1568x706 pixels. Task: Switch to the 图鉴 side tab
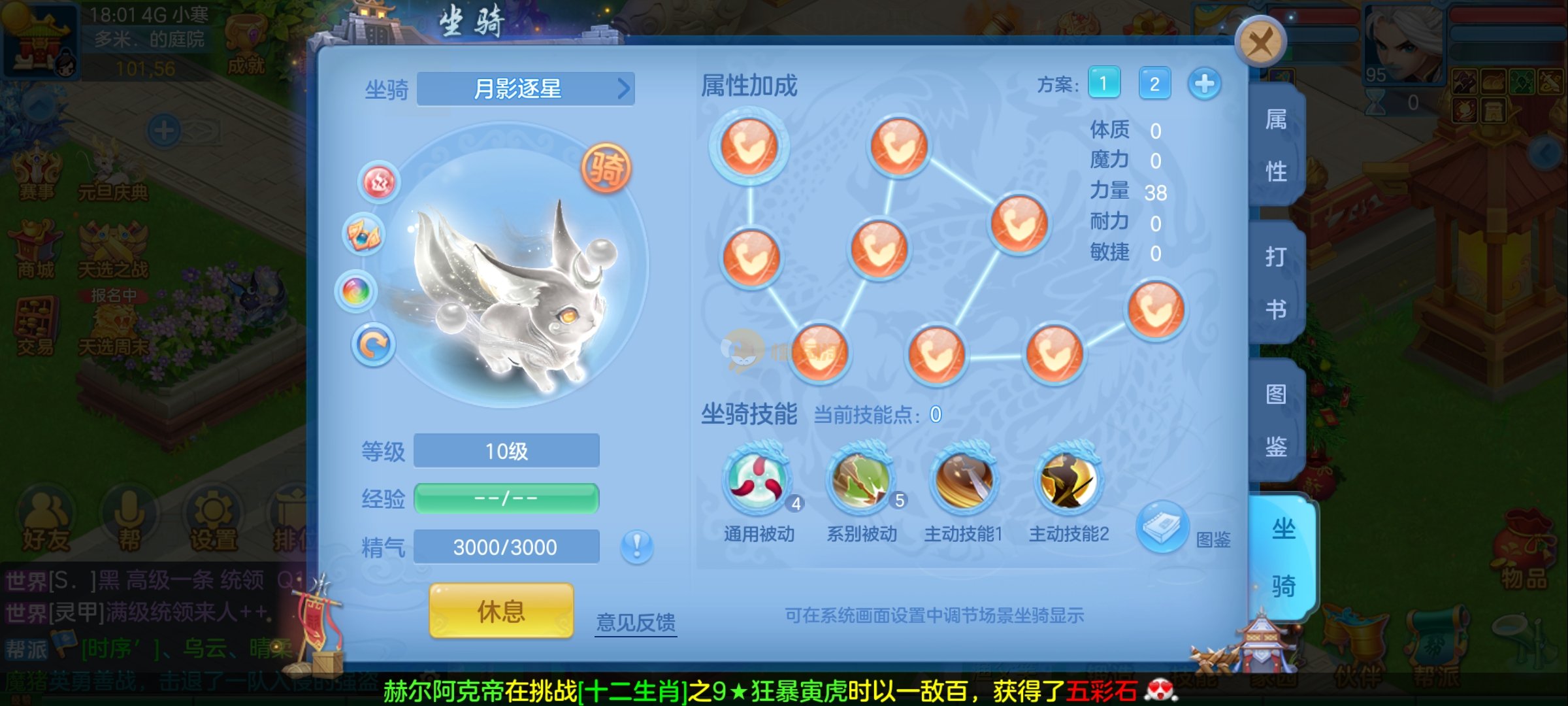pos(1276,420)
